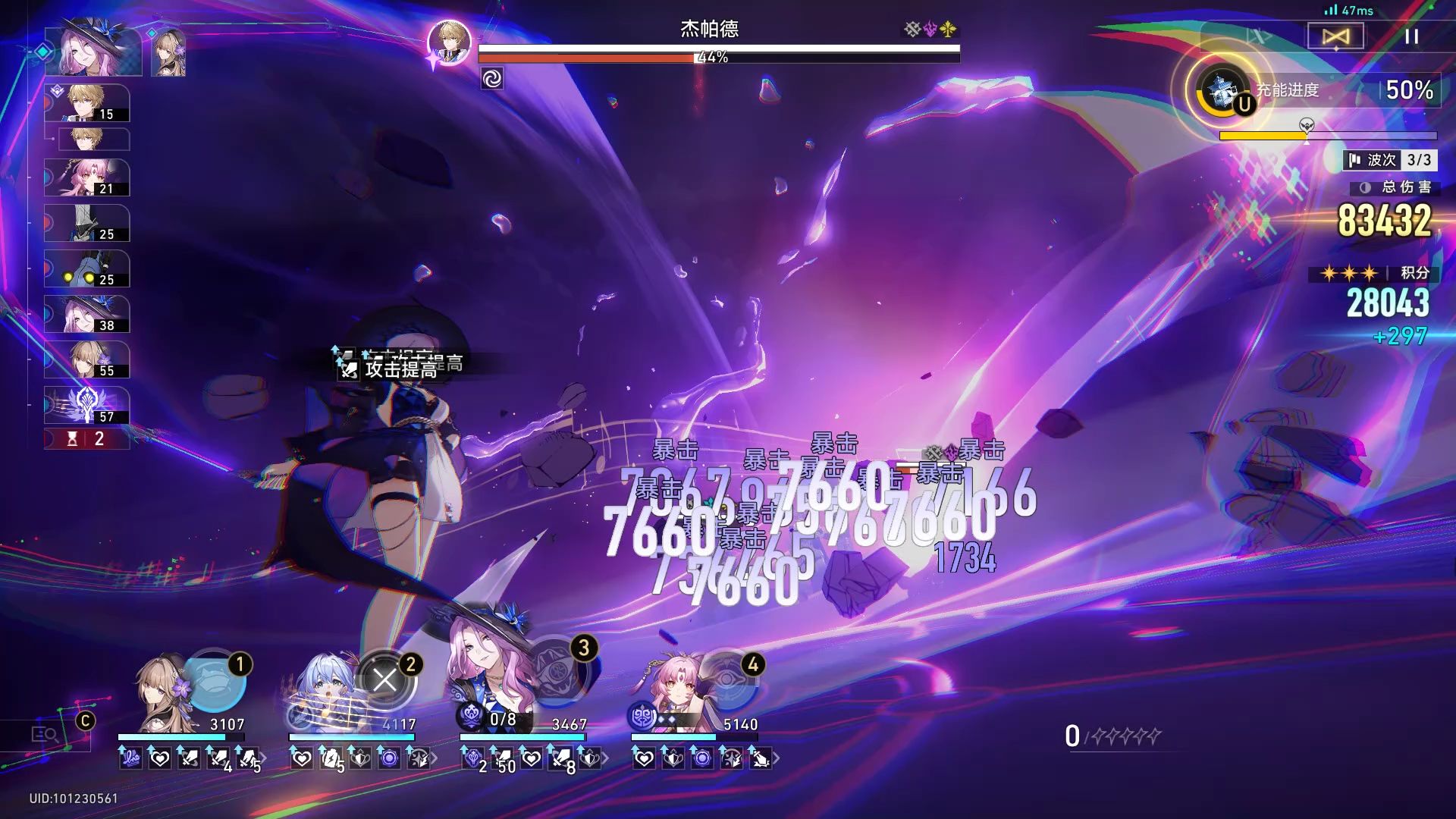Activate ultimate number 1 of The Herta
This screenshot has width=1456, height=819.
(x=216, y=679)
